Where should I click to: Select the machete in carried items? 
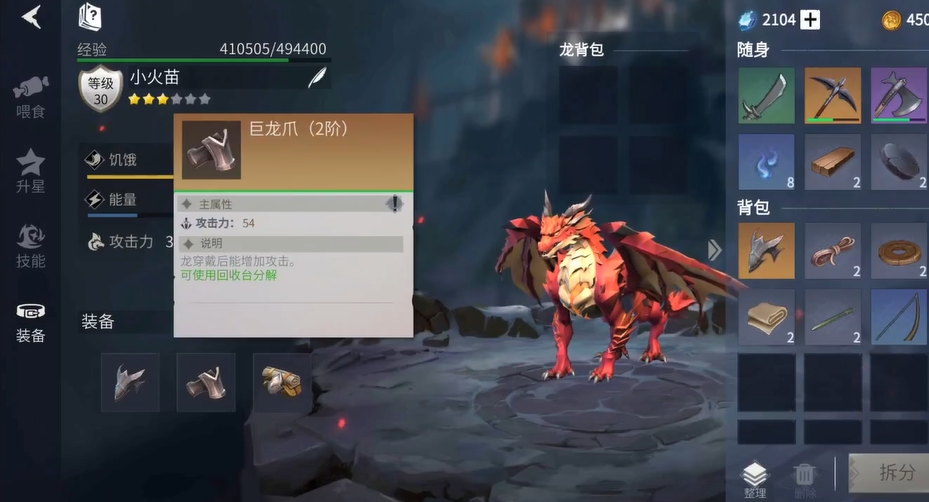[x=766, y=96]
